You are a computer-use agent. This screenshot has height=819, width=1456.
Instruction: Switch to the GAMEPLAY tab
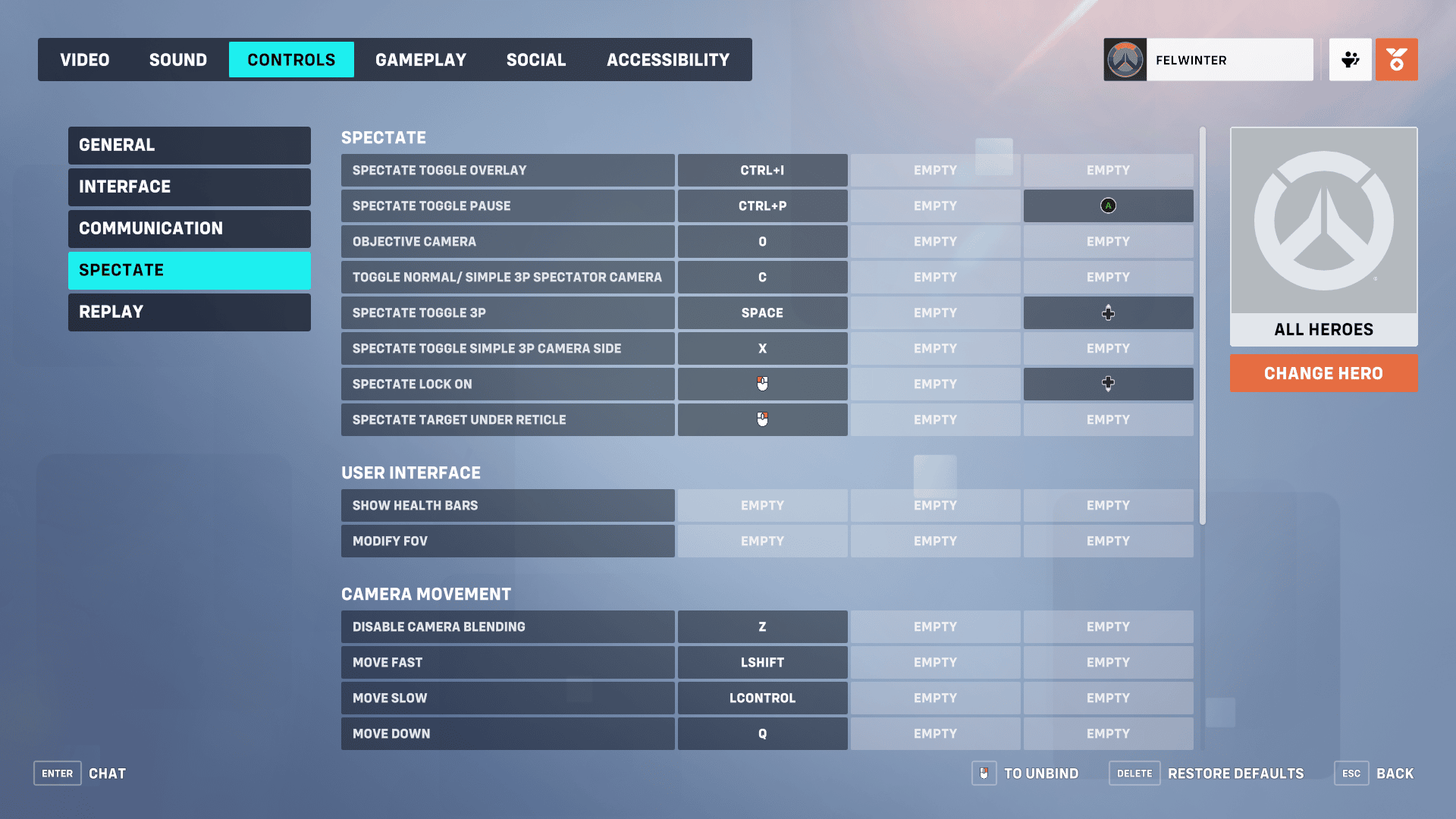(421, 59)
